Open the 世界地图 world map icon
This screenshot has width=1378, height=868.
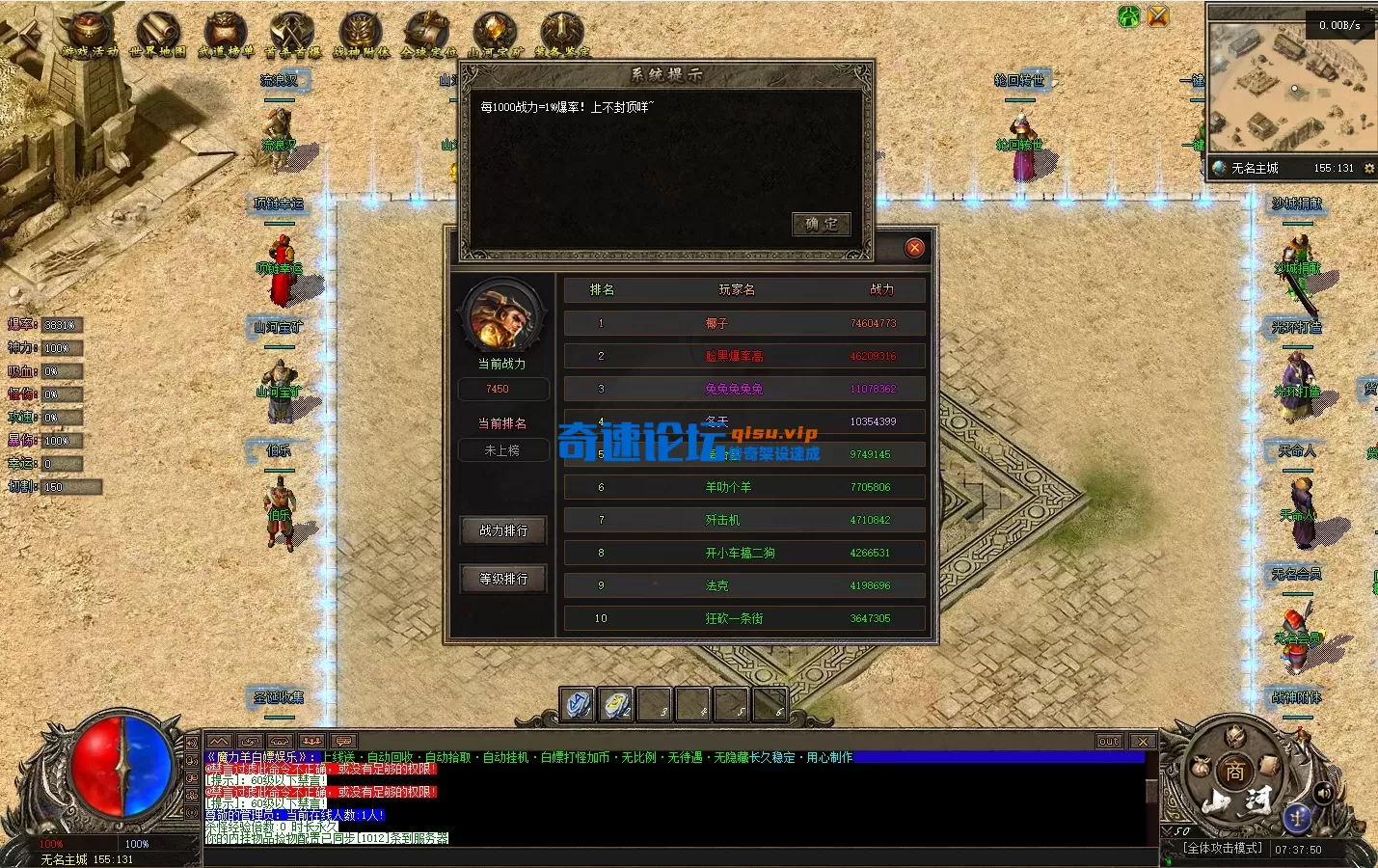[157, 33]
